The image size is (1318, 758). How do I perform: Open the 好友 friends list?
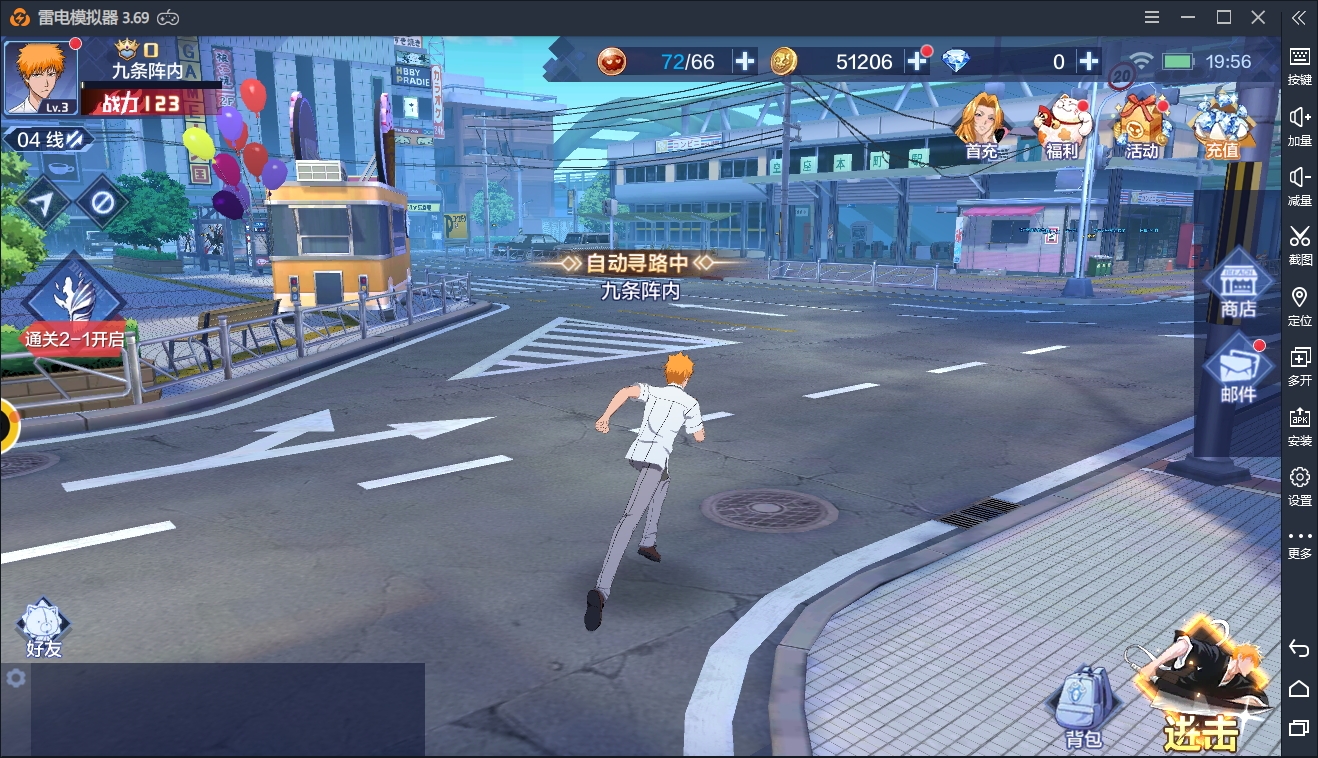coord(43,627)
